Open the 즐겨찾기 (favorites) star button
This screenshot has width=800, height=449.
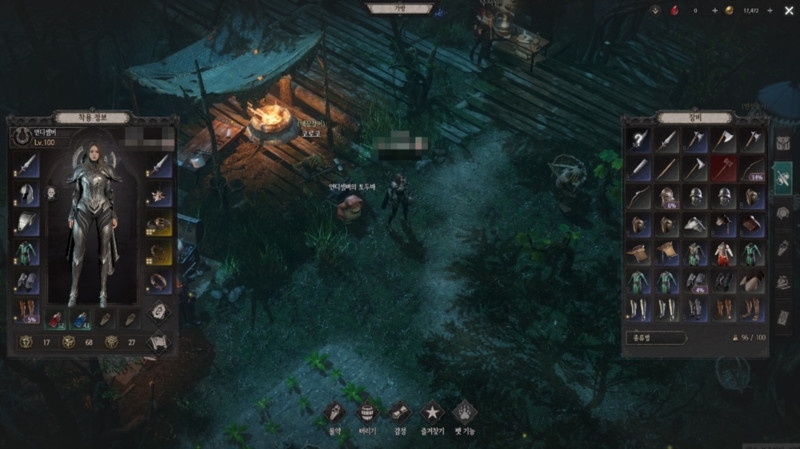click(432, 411)
